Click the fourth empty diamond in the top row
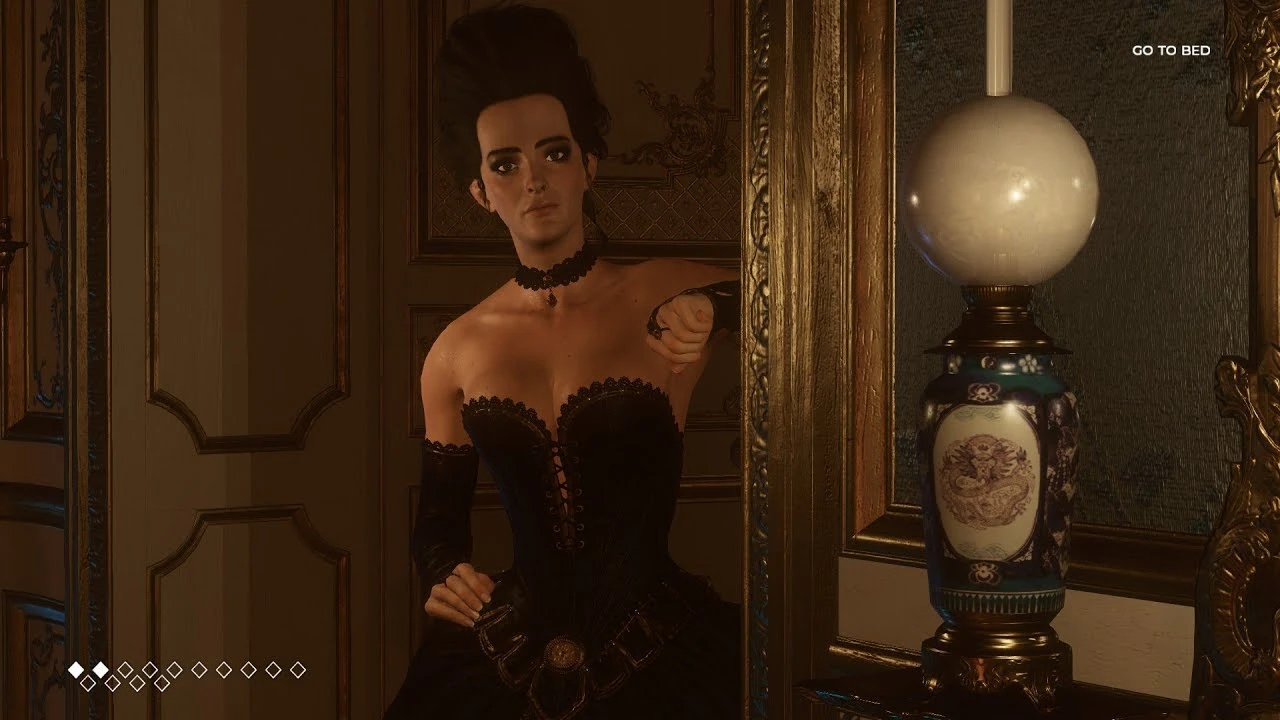Image resolution: width=1280 pixels, height=720 pixels. 199,668
